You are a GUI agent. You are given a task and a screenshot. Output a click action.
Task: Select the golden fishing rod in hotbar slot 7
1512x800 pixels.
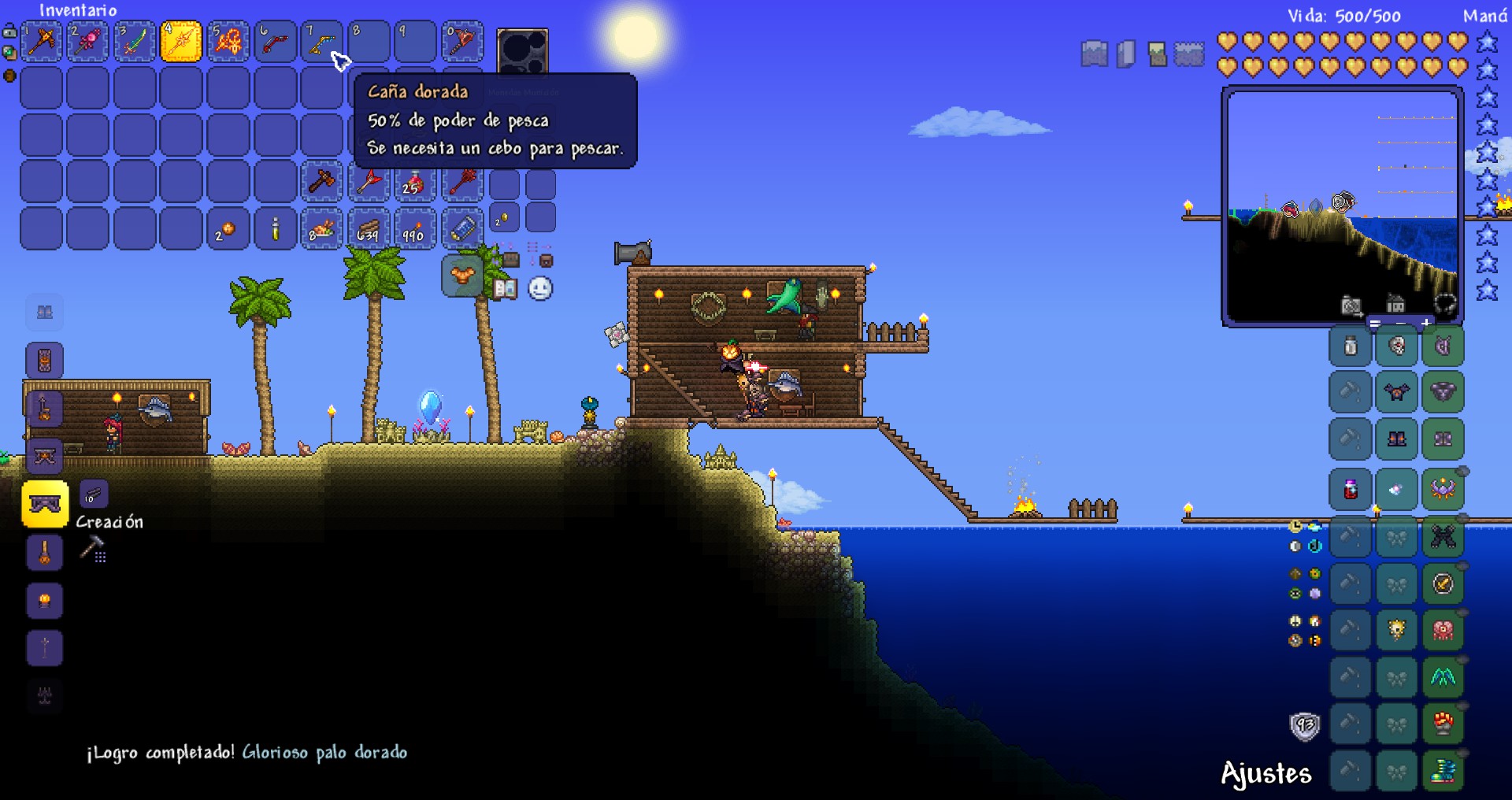(x=321, y=41)
